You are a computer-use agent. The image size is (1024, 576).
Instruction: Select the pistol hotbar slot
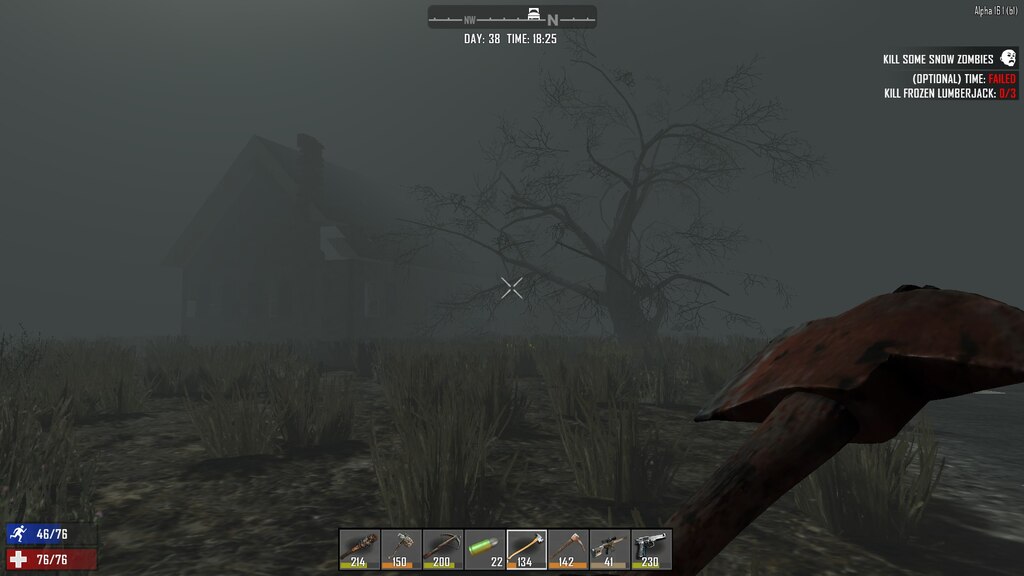[651, 549]
